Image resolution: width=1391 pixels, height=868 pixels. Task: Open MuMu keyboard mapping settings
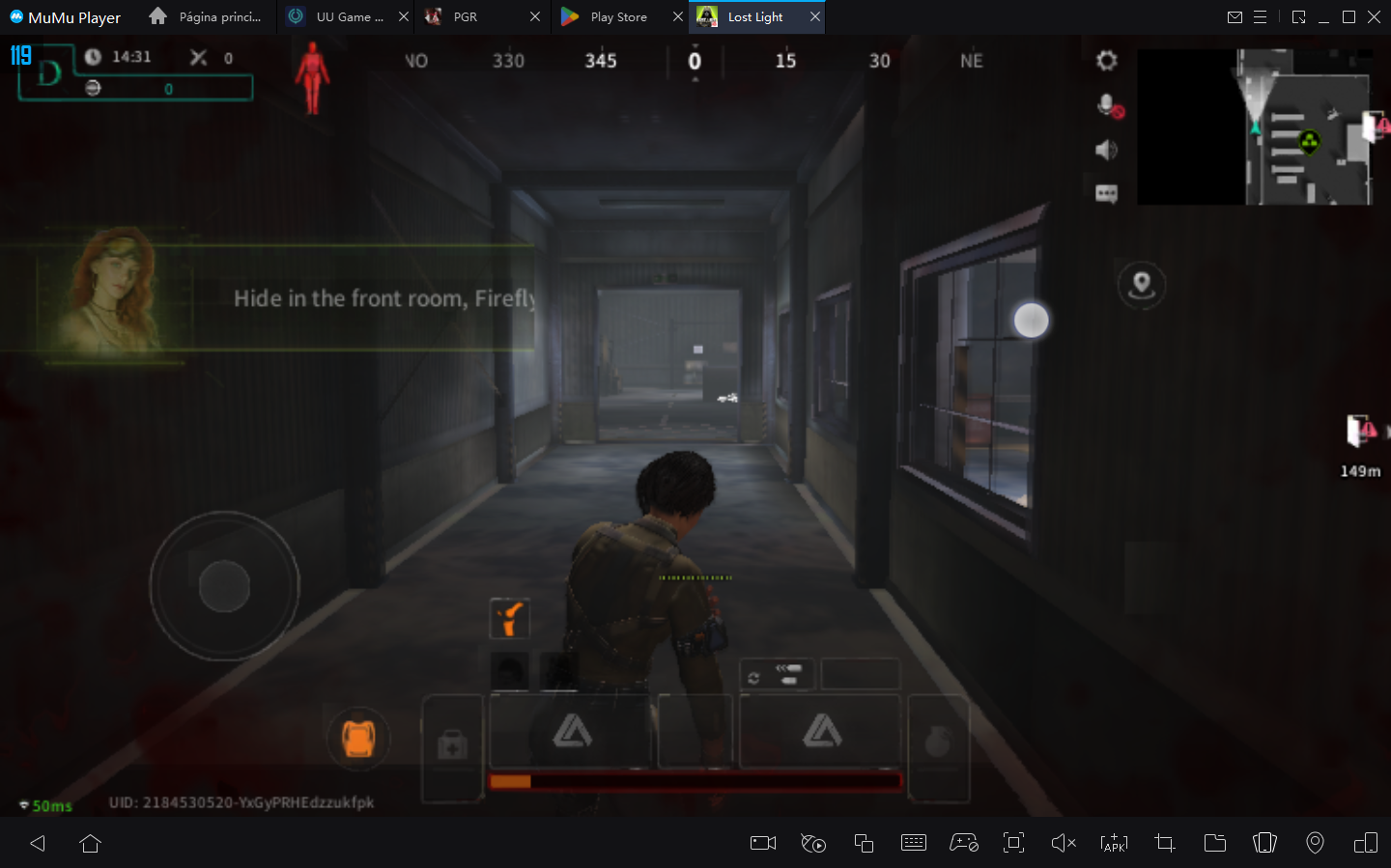coord(914,843)
